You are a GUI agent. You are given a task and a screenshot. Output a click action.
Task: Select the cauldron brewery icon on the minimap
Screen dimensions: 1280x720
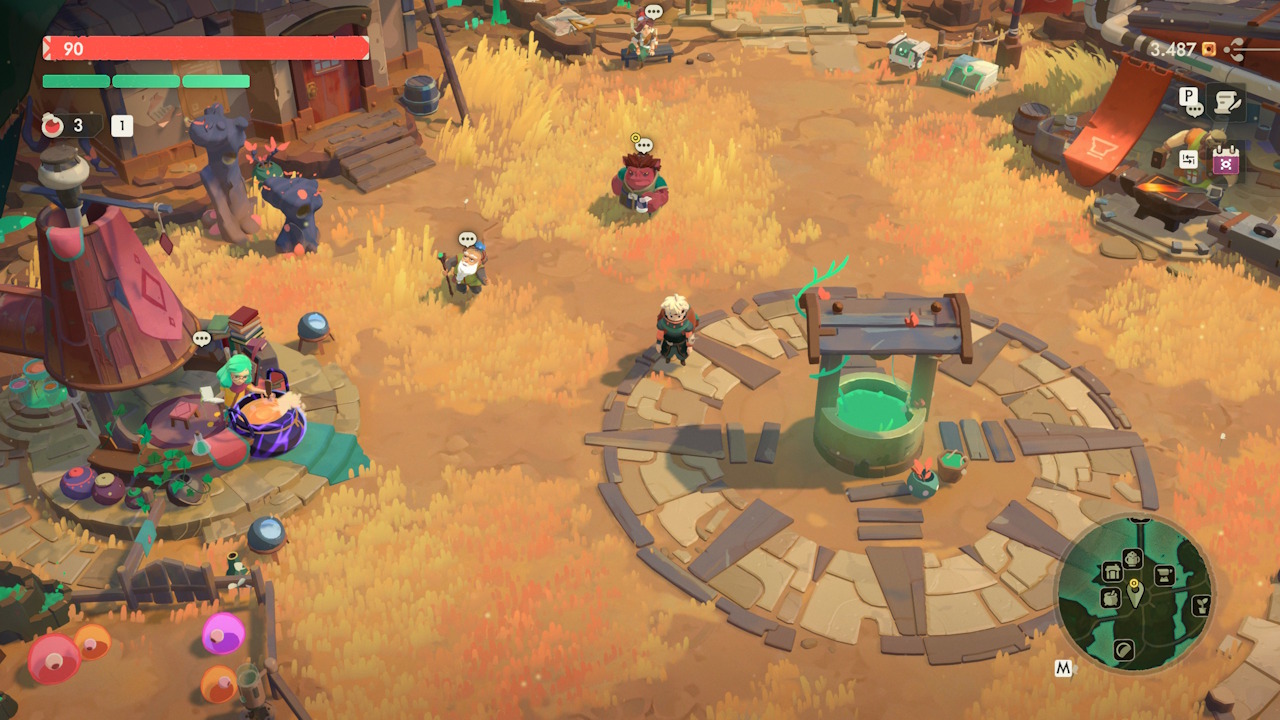click(1110, 599)
